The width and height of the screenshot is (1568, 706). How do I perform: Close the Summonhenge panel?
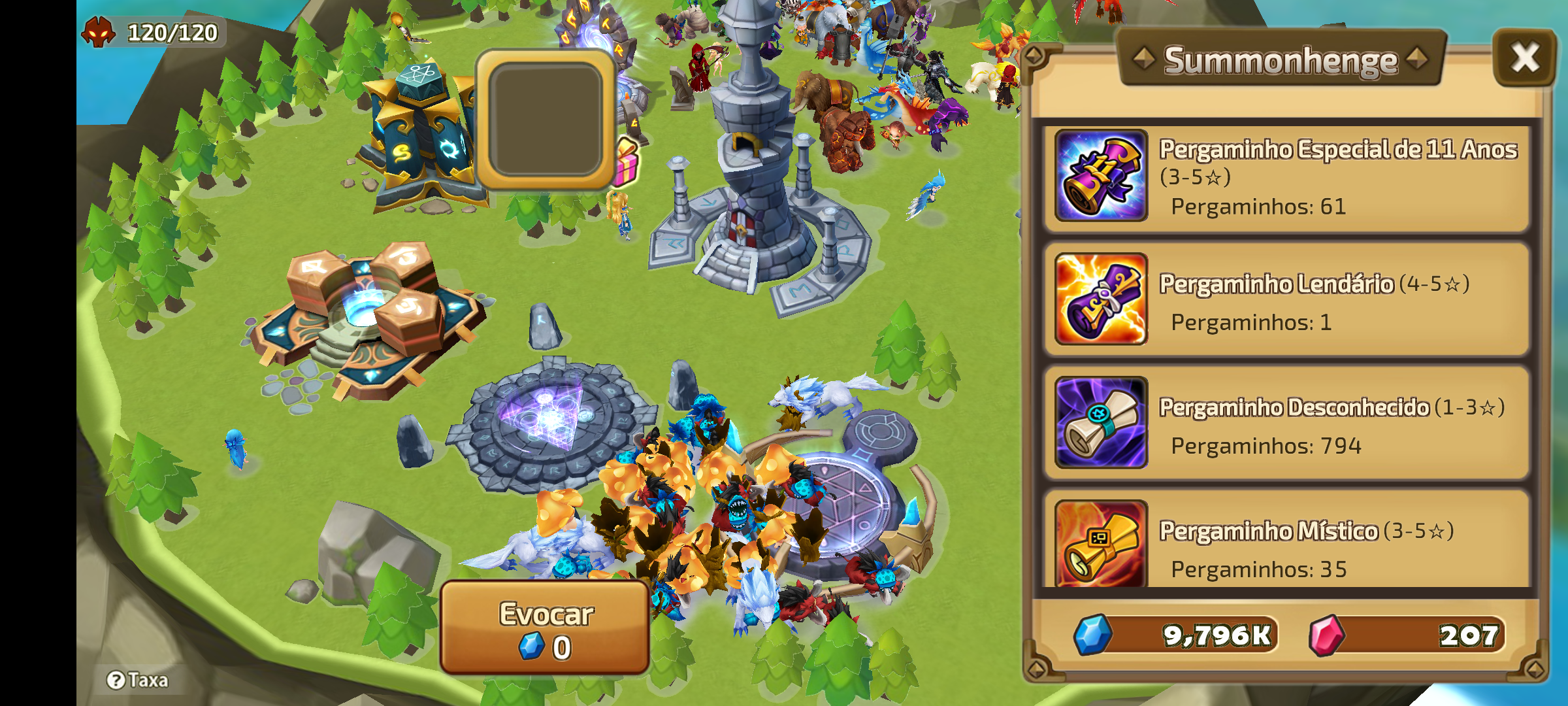point(1524,58)
